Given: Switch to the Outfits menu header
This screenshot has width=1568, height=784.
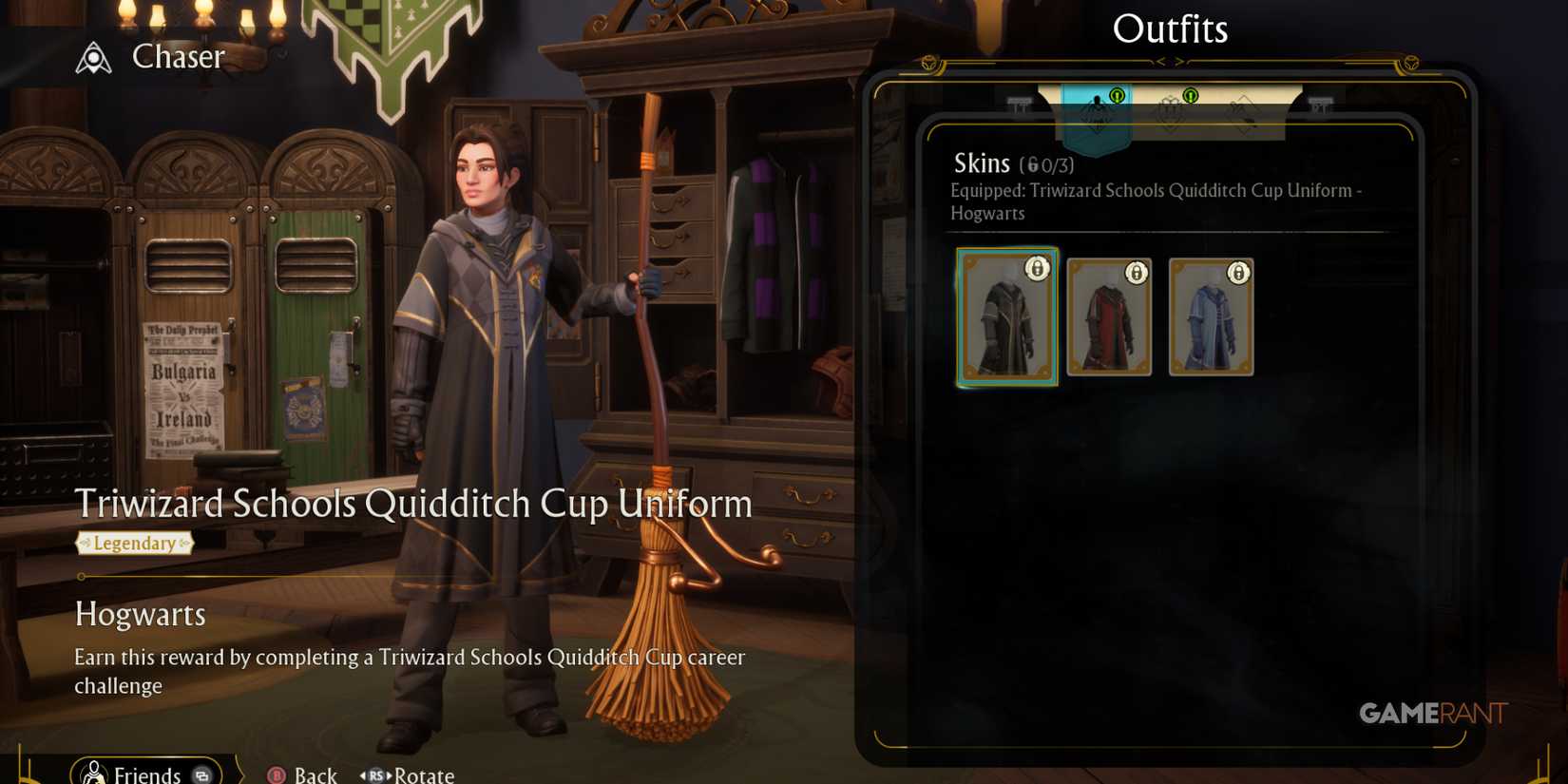Looking at the screenshot, I should [1171, 29].
